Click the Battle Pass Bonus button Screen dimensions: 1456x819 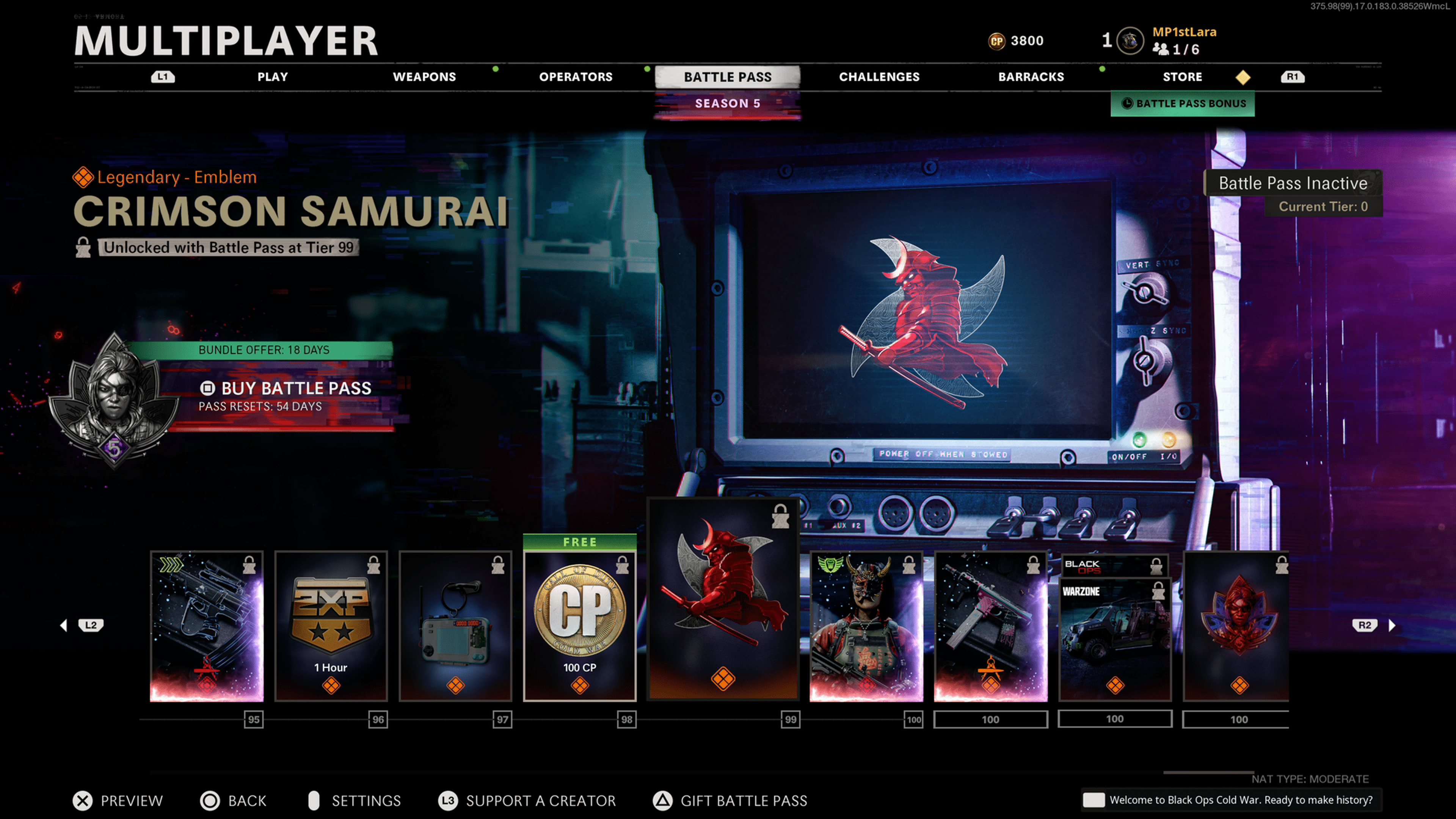point(1183,104)
